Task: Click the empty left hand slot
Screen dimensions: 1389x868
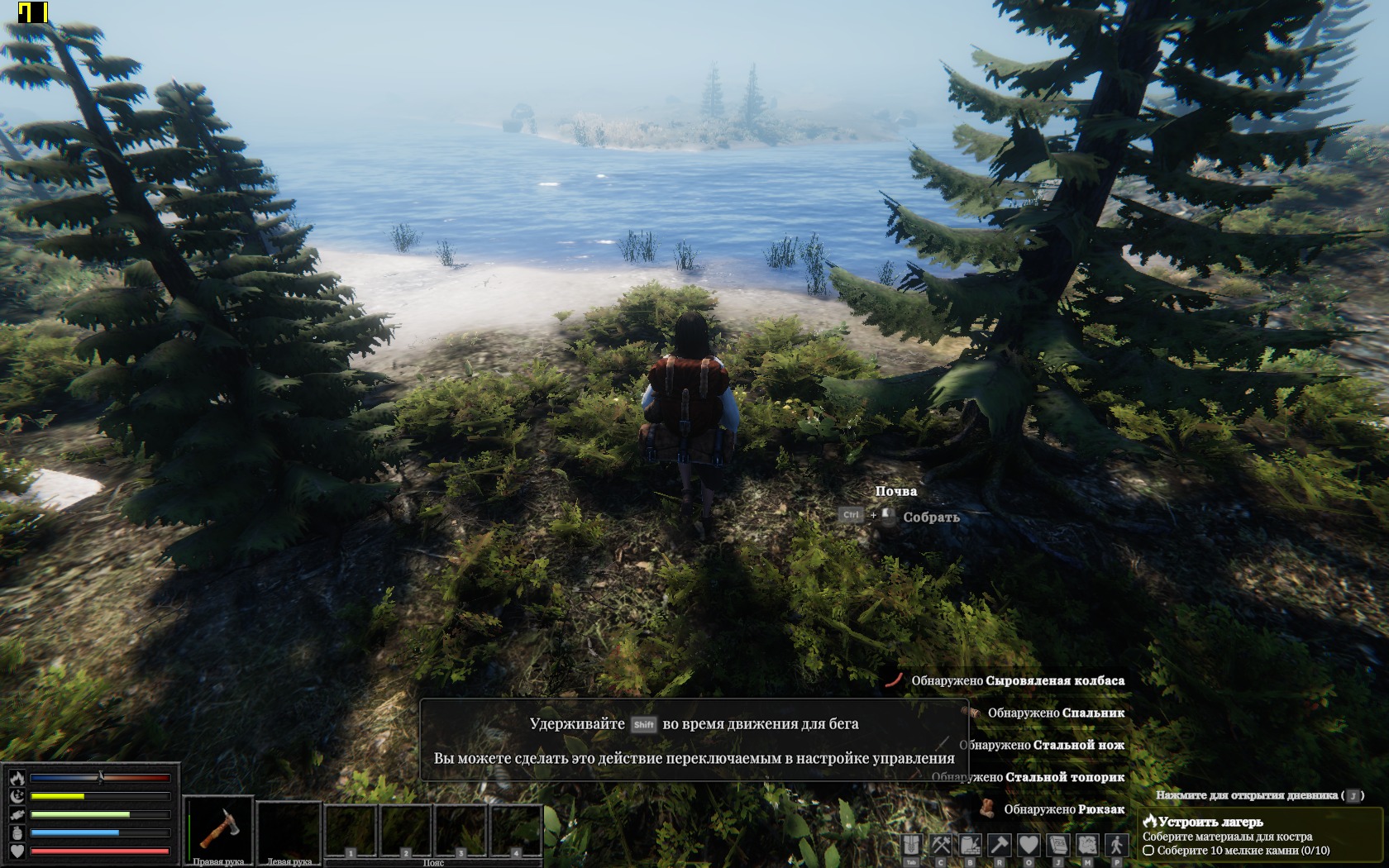Action: 289,828
